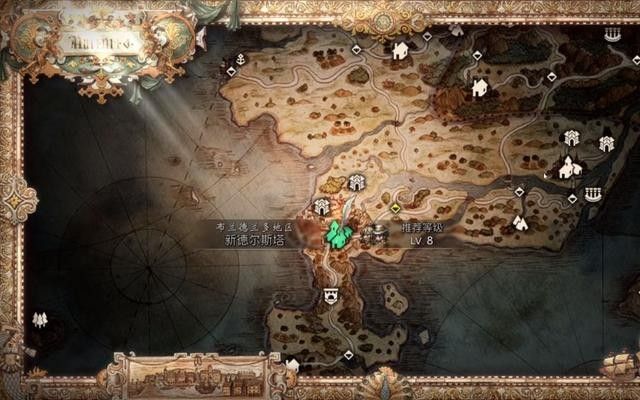Click the gray town icon beside the green marker
640x400 pixels.
377,235
